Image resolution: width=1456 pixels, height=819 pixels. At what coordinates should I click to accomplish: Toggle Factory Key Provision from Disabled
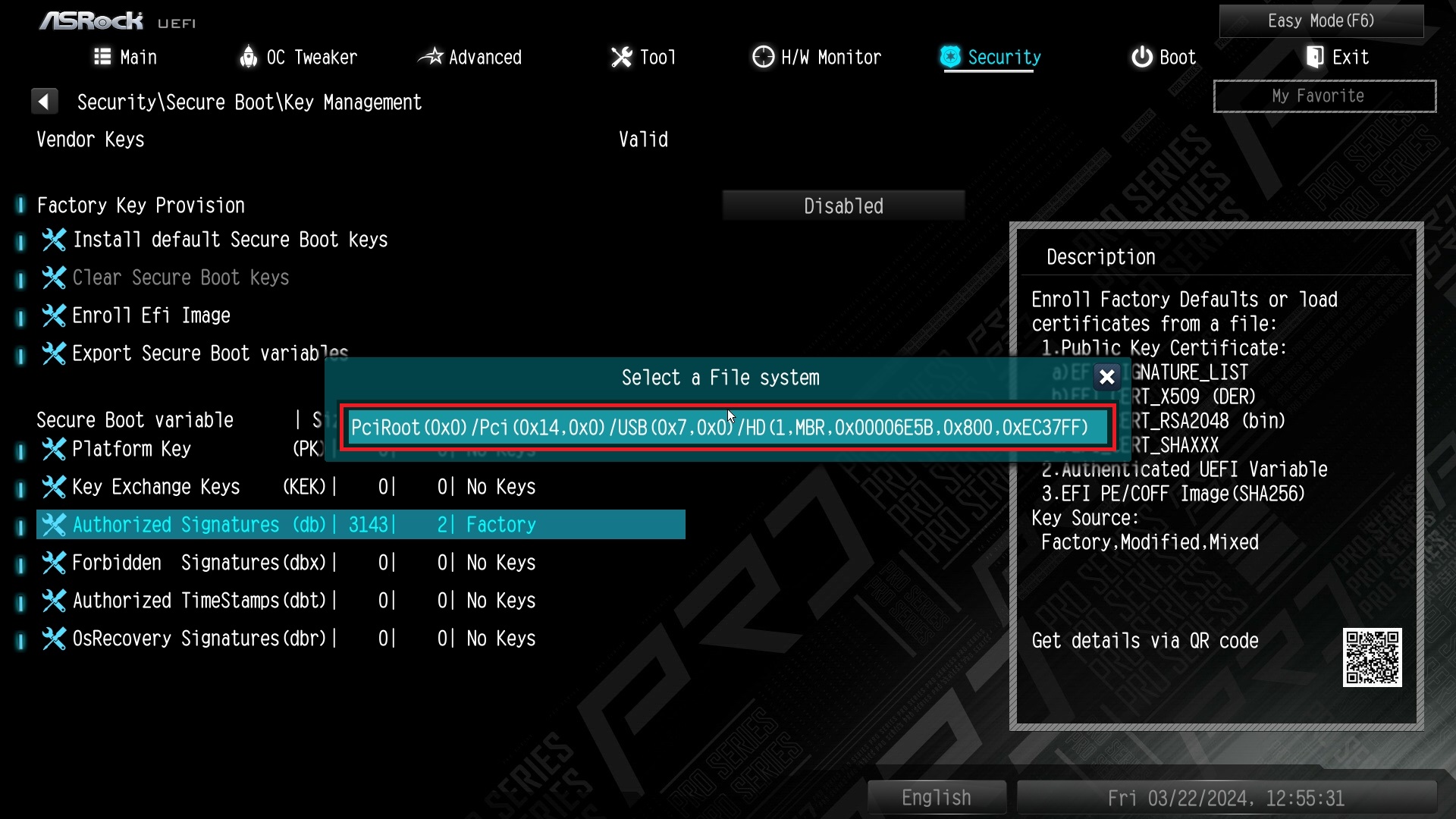click(843, 205)
